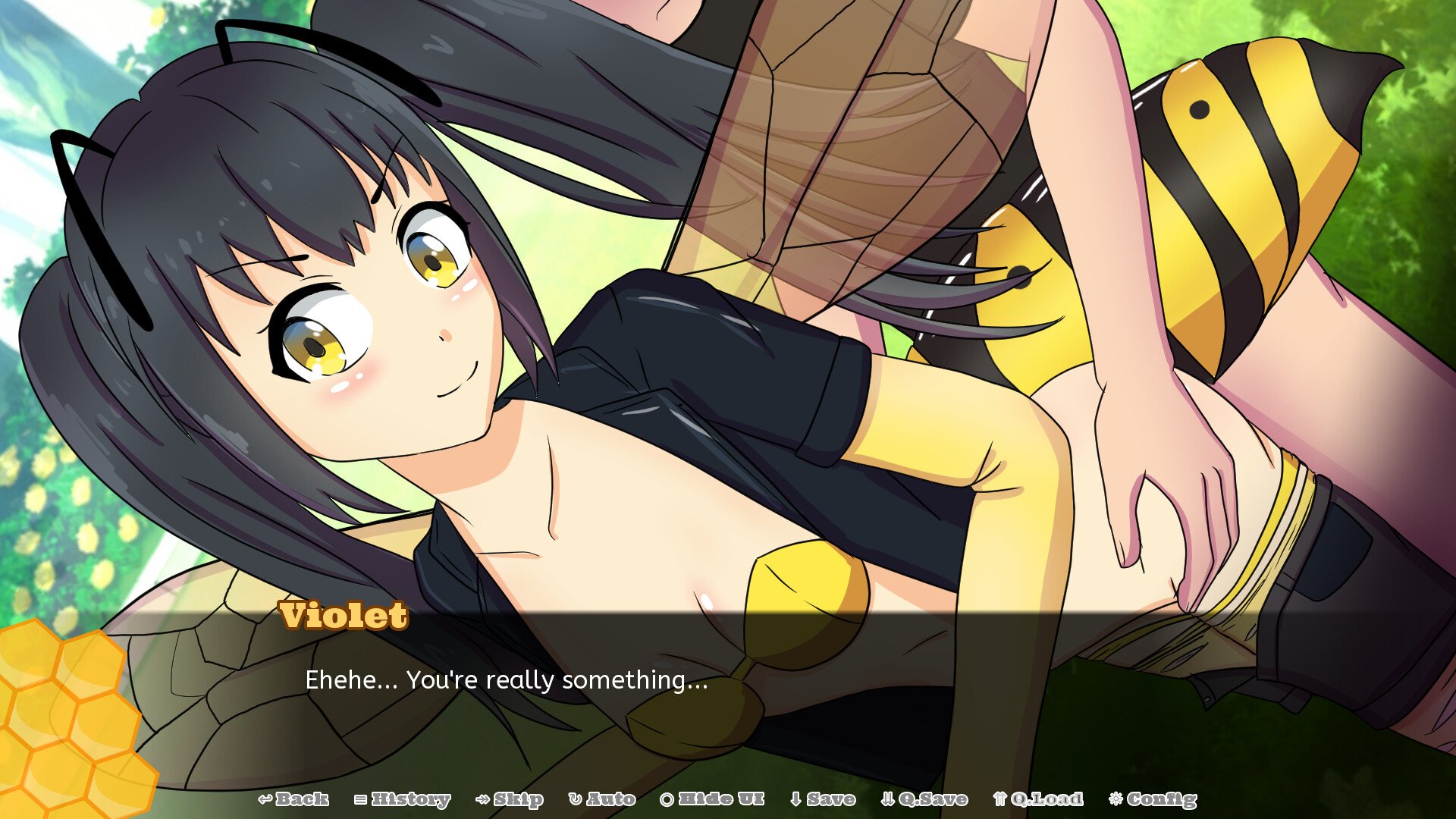Activate Skip to fast-forward dialogue

(510, 799)
